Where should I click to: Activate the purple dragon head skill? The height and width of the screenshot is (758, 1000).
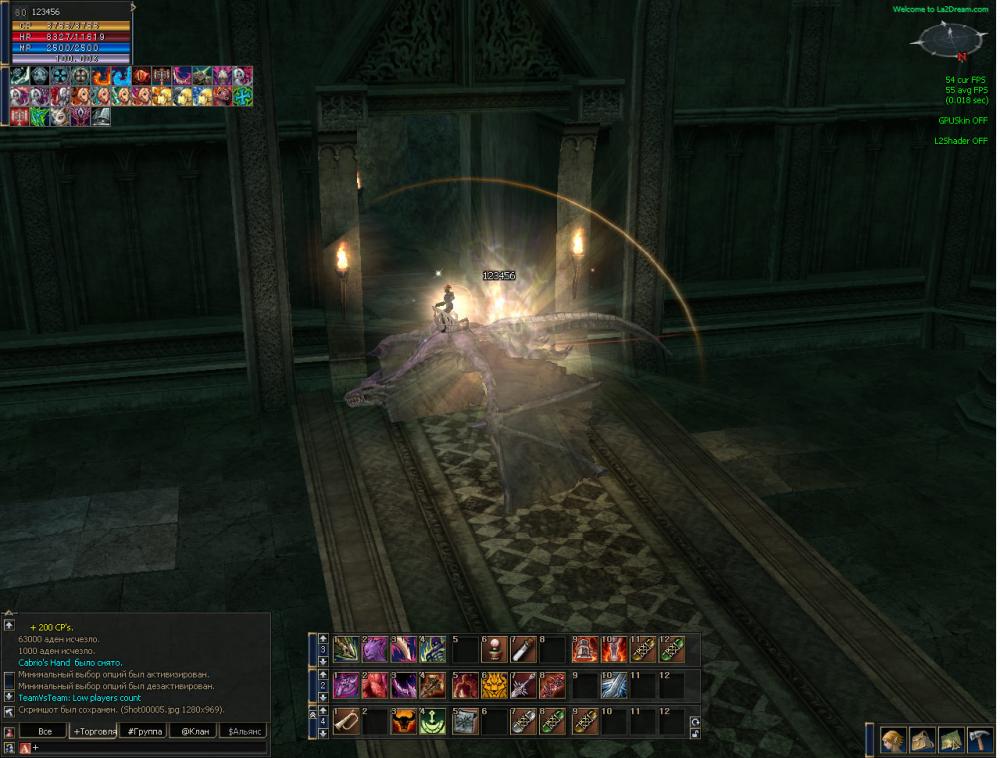[375, 649]
